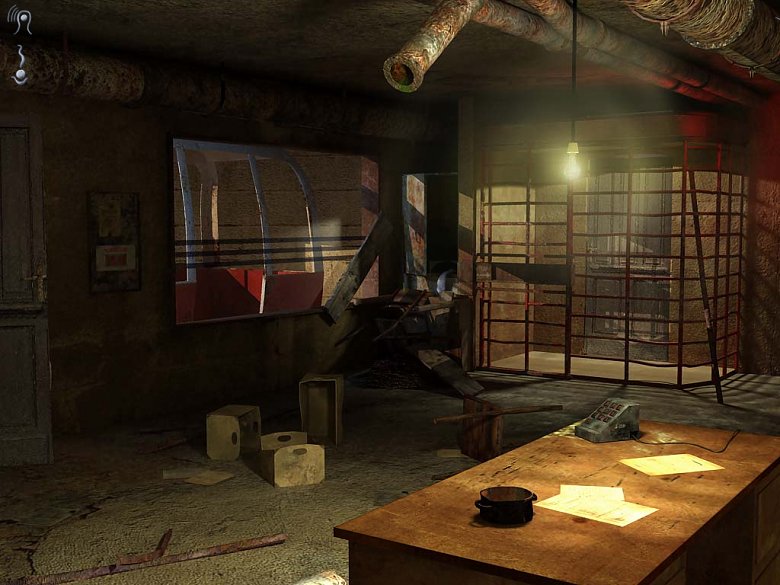Select the squiggle and orb icon
Image resolution: width=780 pixels, height=585 pixels.
[21, 64]
